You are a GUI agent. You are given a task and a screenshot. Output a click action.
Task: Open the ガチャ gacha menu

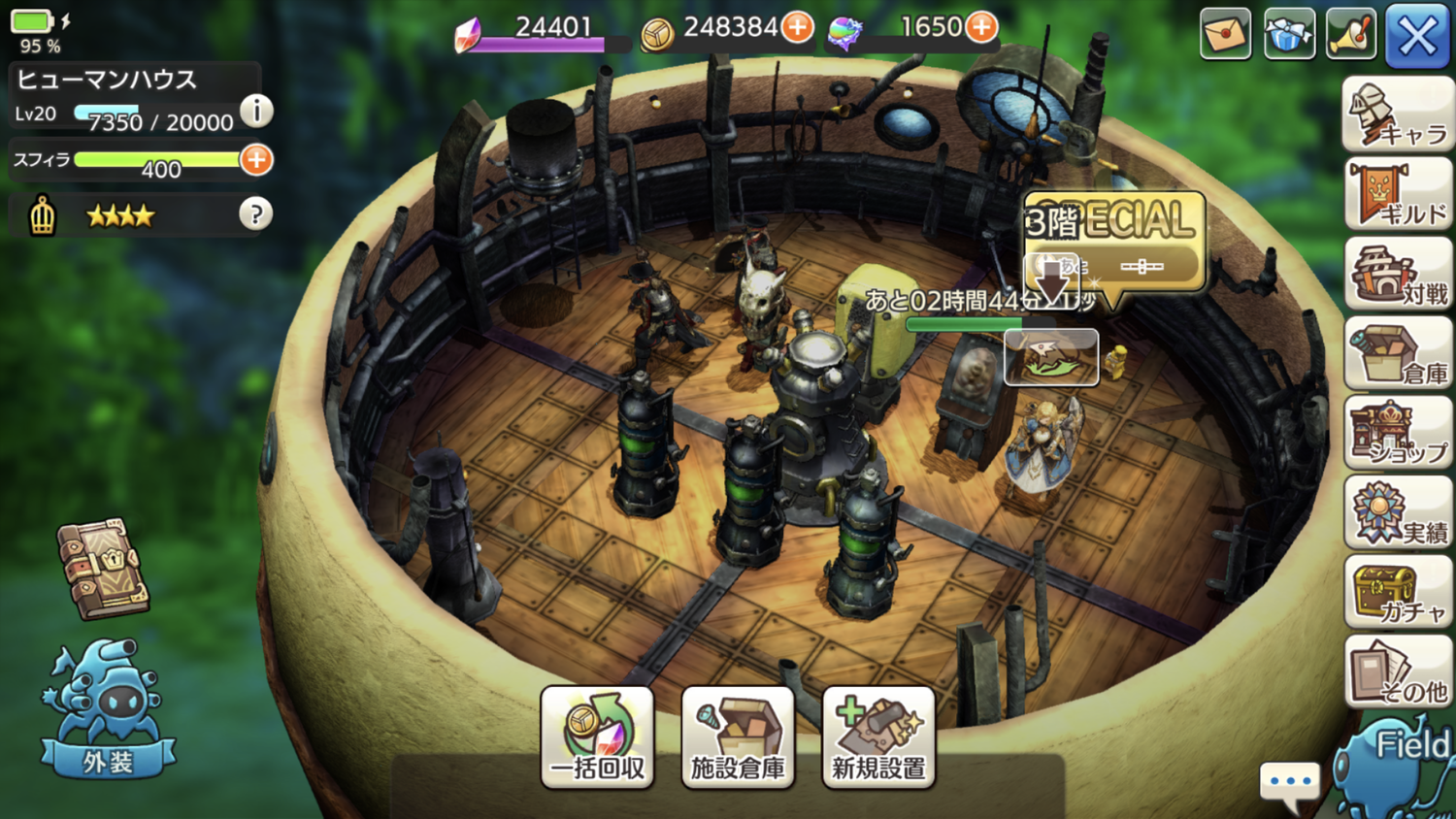click(x=1398, y=593)
